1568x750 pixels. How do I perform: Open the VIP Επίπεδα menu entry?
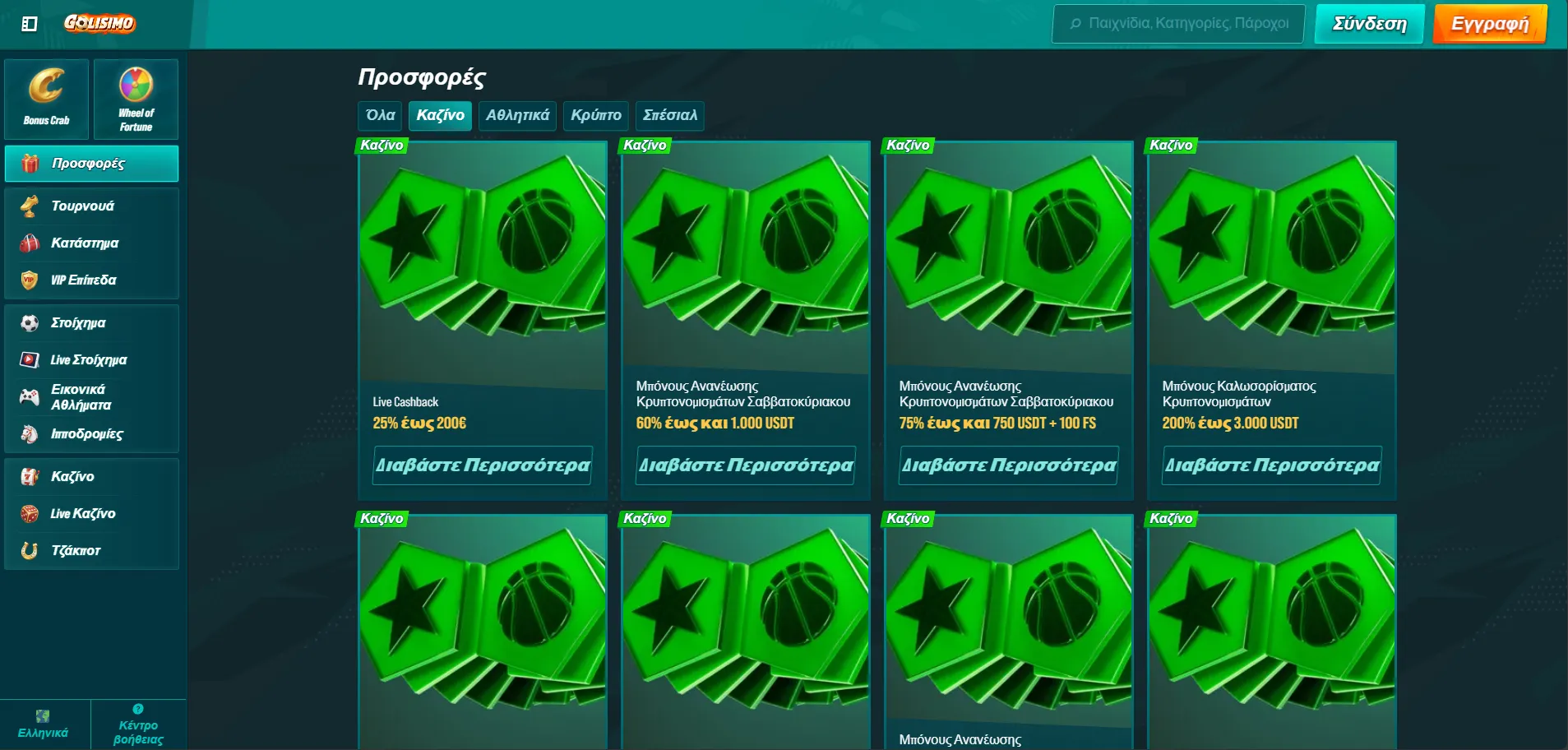(x=83, y=280)
